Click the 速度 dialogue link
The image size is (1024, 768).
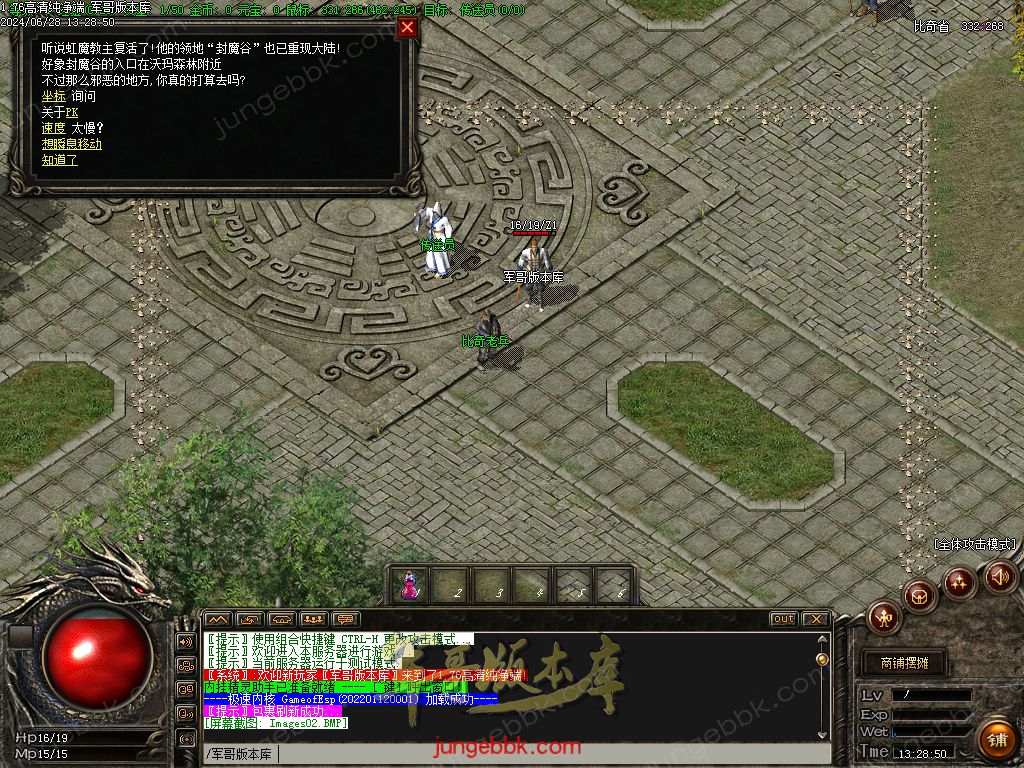[53, 128]
